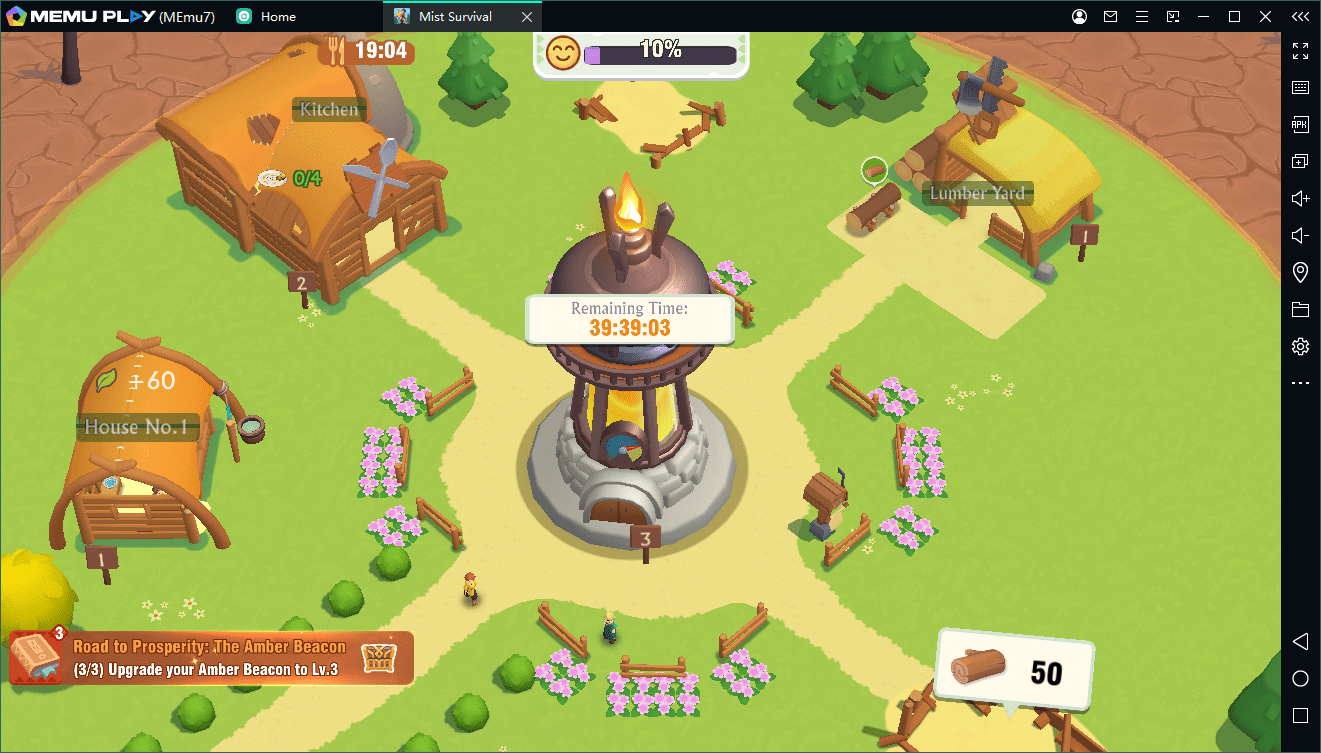Select the Kitchen building label
This screenshot has width=1321, height=753.
tap(329, 110)
